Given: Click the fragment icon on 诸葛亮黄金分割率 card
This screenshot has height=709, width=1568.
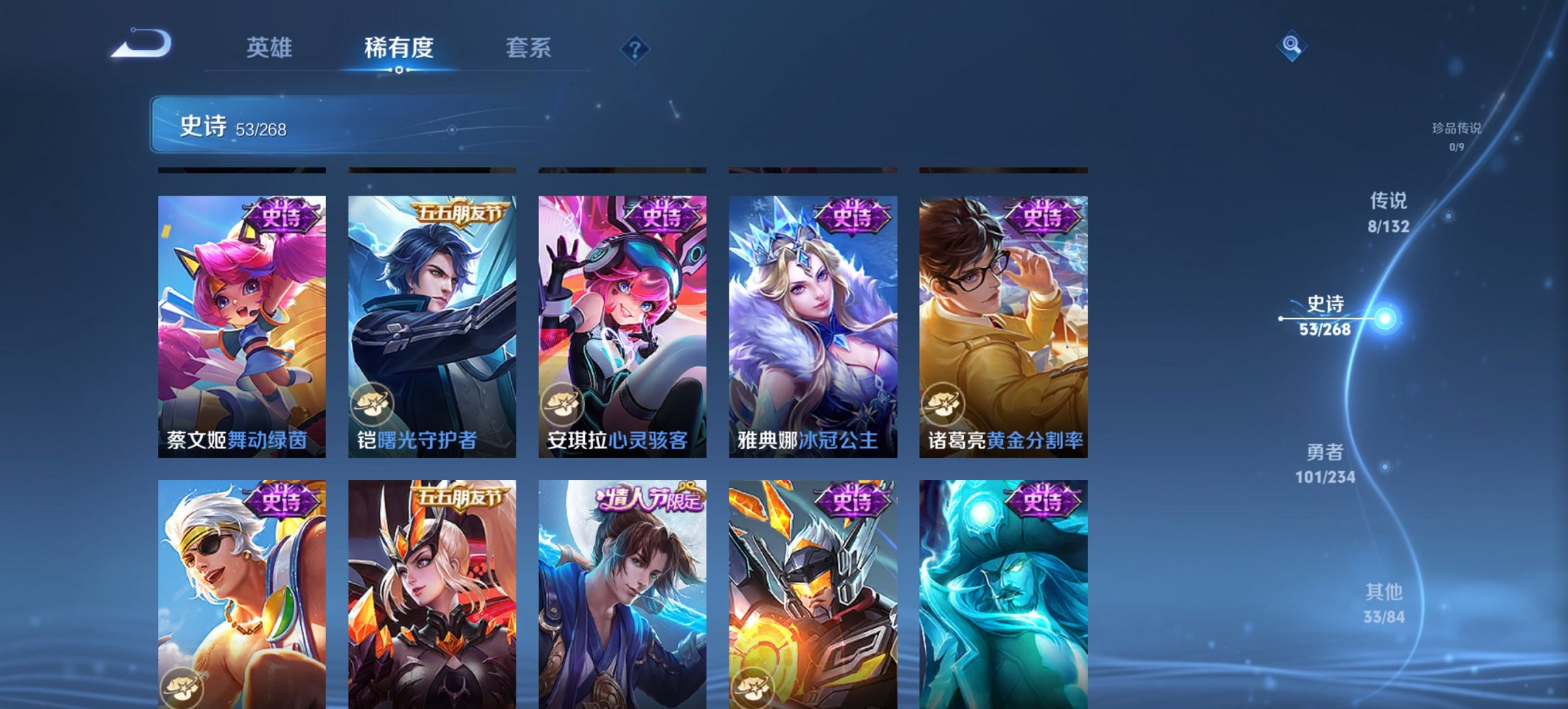Looking at the screenshot, I should [x=942, y=403].
